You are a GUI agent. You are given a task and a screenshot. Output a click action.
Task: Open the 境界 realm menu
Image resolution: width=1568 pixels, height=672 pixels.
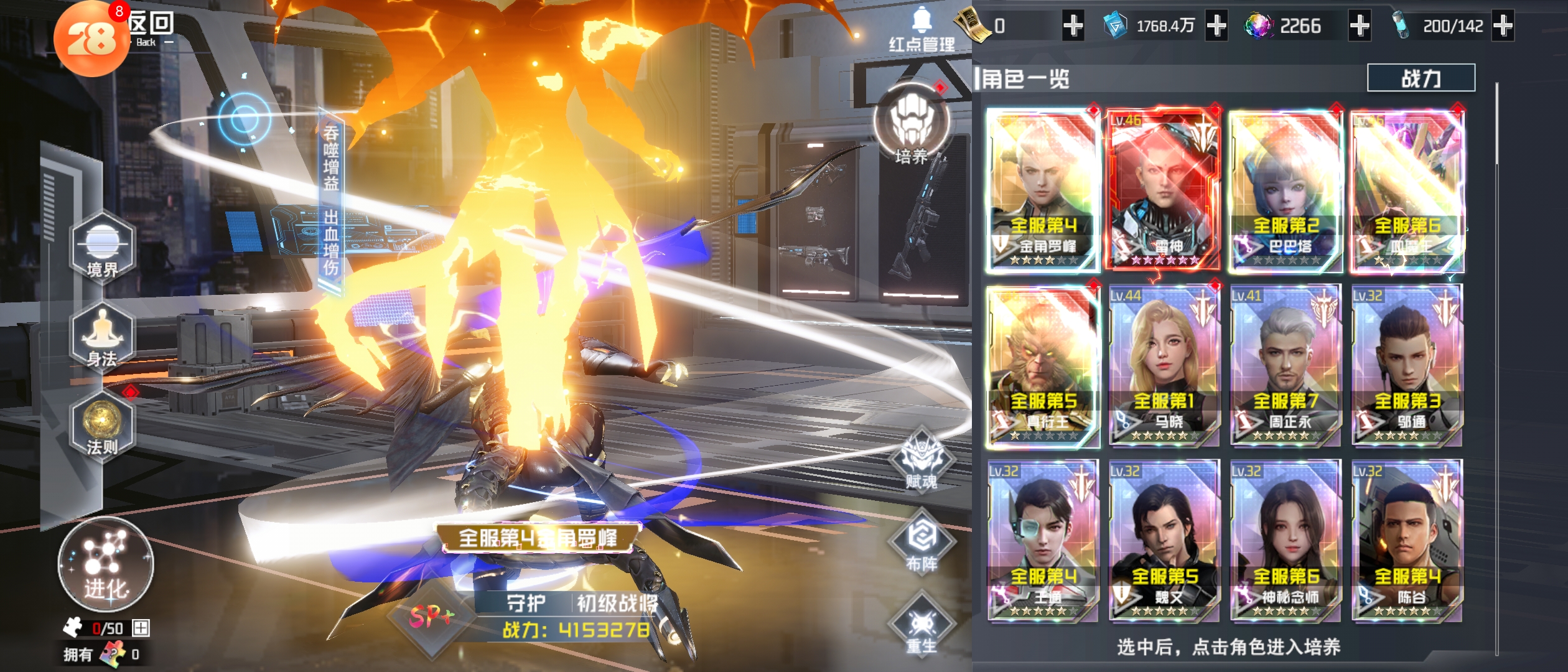103,248
